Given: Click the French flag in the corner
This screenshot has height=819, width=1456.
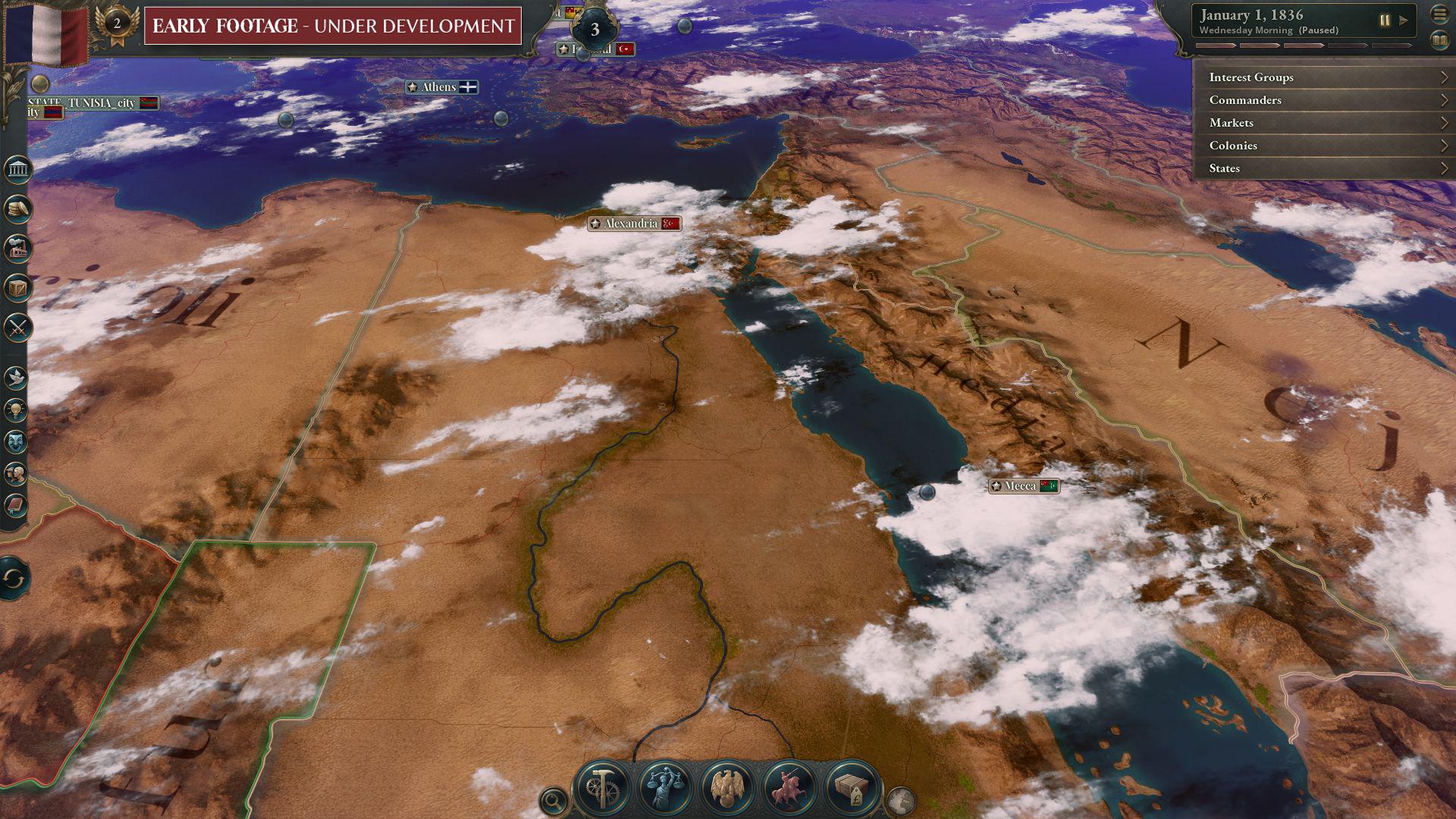Looking at the screenshot, I should point(45,32).
